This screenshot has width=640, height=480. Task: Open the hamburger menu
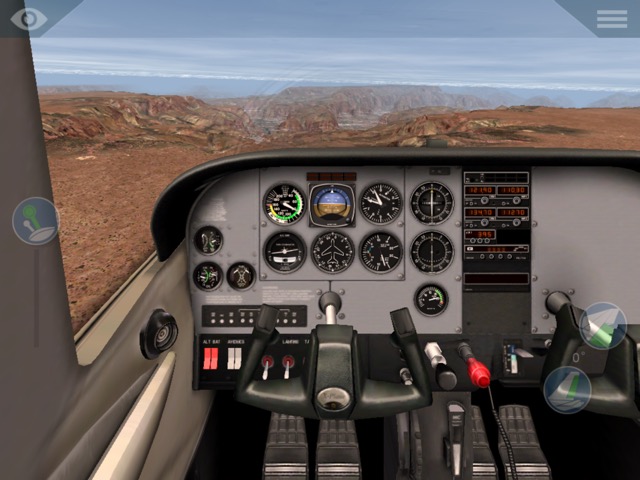611,18
